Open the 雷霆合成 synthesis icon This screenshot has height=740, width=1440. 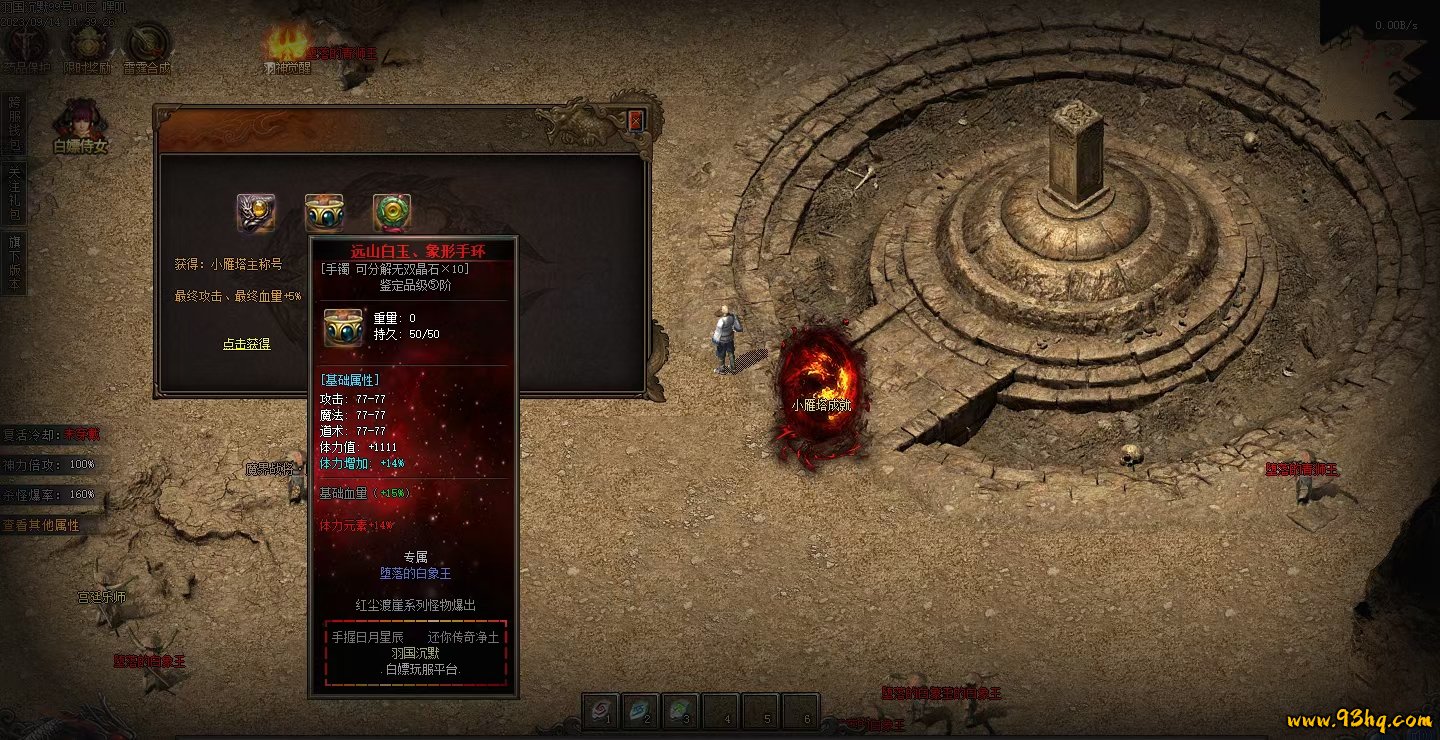147,45
